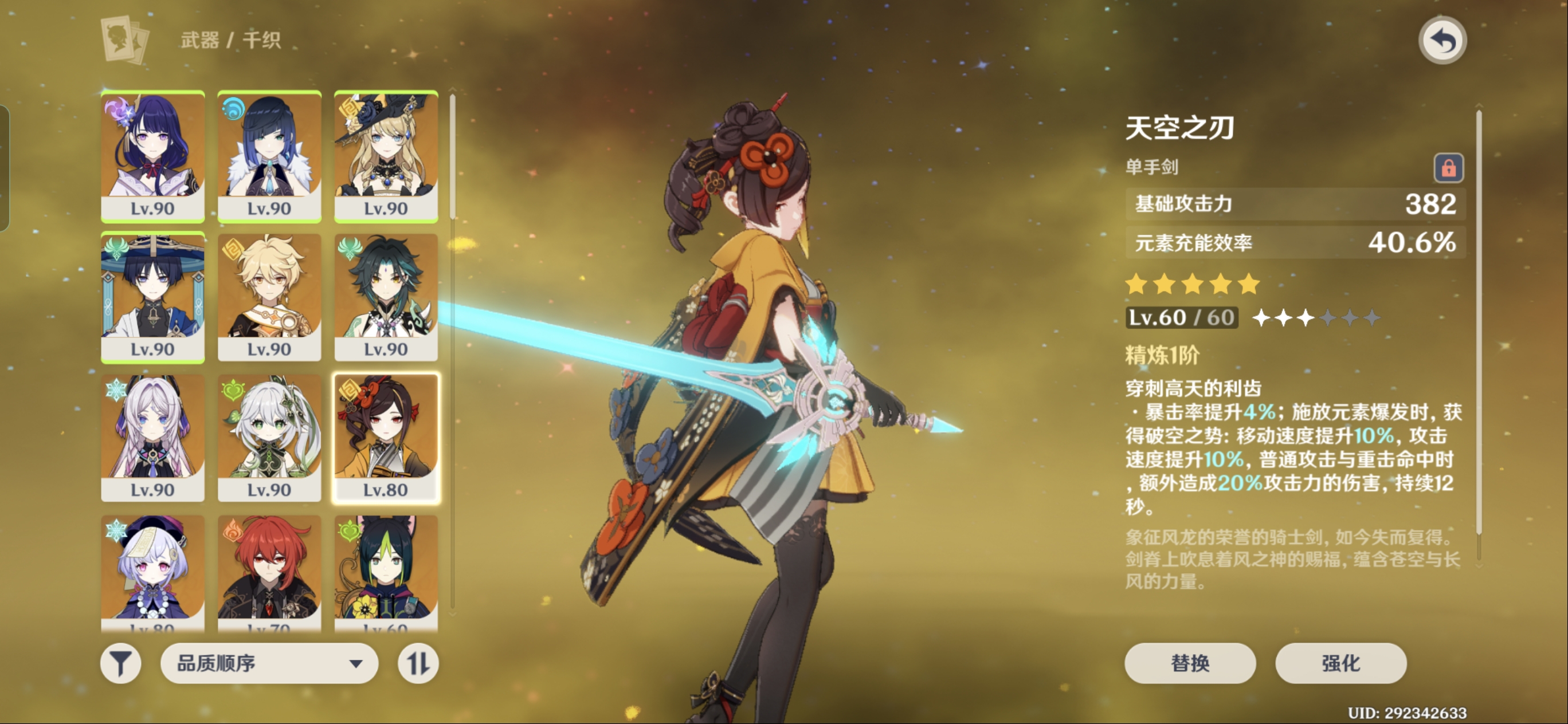Click the back arrow button

[1442, 41]
